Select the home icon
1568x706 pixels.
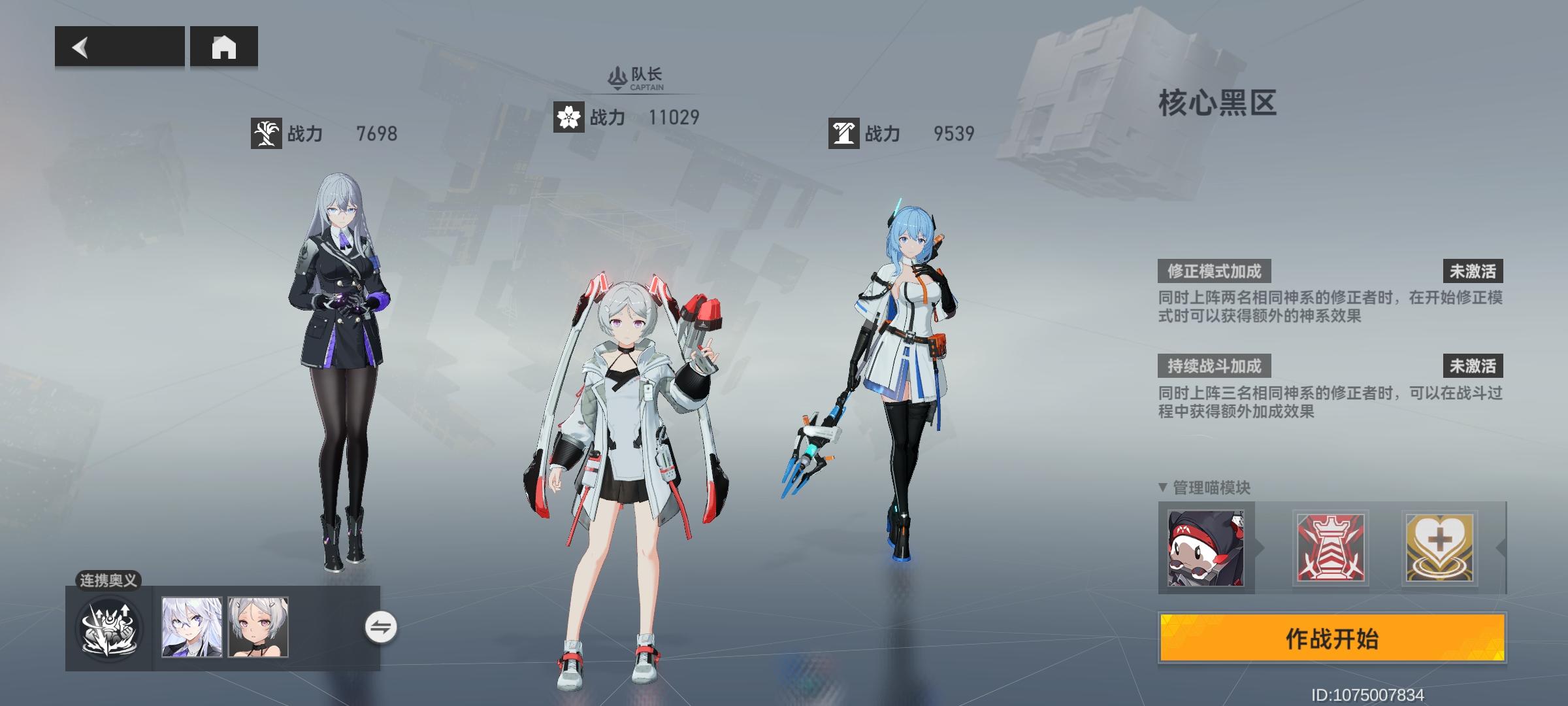click(224, 48)
